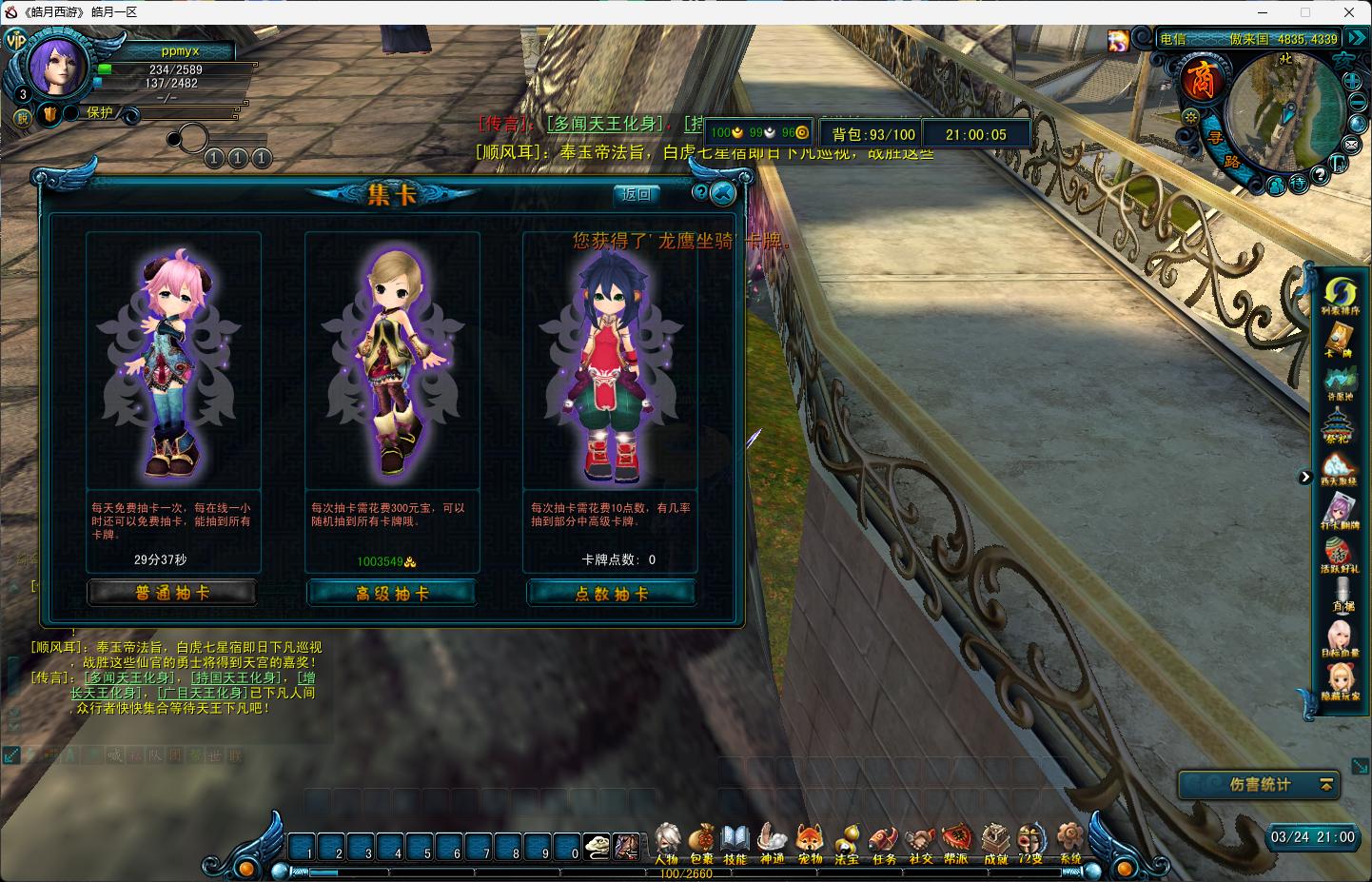Open the 商 shop button by the minimap
Viewport: 1372px width, 882px height.
pyautogui.click(x=1202, y=80)
